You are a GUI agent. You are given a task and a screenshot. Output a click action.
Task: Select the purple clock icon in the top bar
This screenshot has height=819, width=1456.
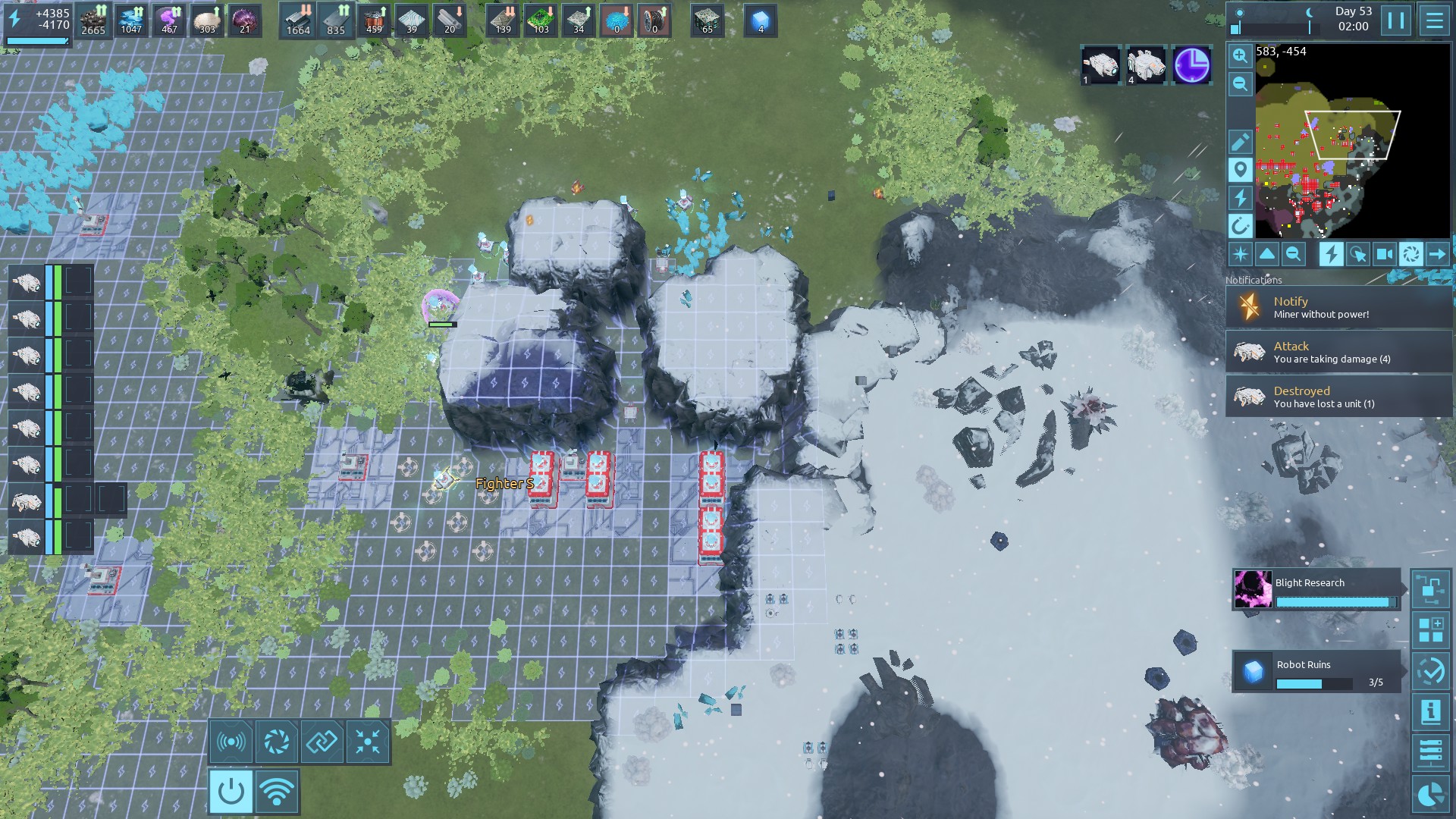(1191, 65)
